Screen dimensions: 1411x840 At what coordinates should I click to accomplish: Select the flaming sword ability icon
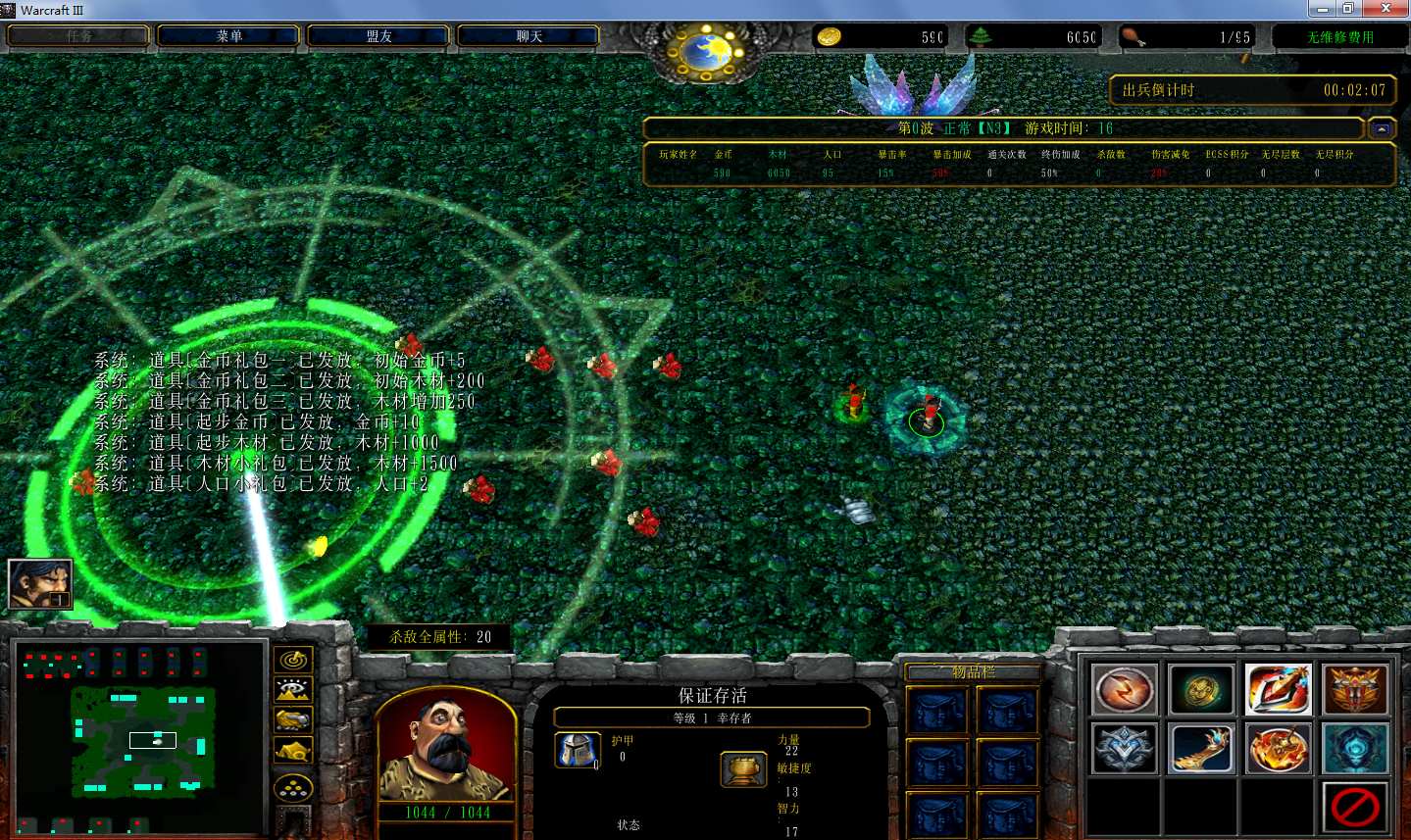[1279, 690]
